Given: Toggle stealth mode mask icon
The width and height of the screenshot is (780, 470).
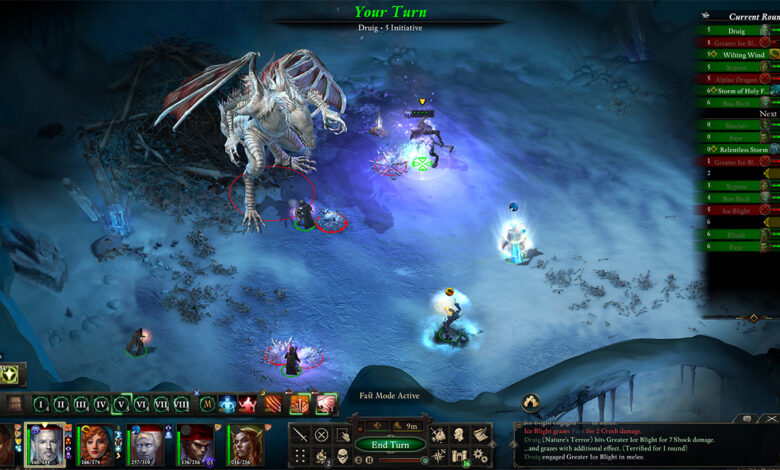Looking at the screenshot, I should pos(341,455).
